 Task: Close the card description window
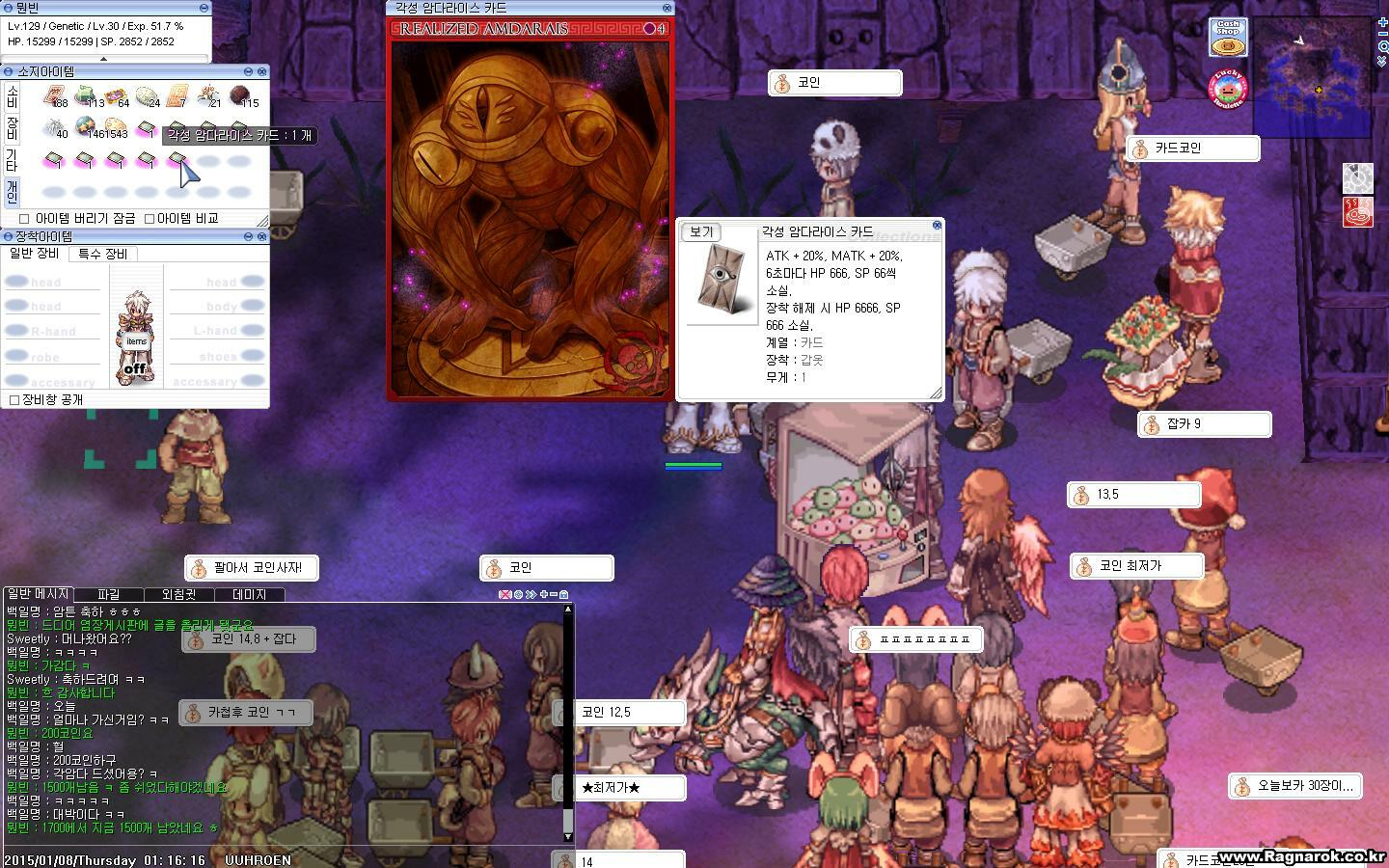point(936,226)
